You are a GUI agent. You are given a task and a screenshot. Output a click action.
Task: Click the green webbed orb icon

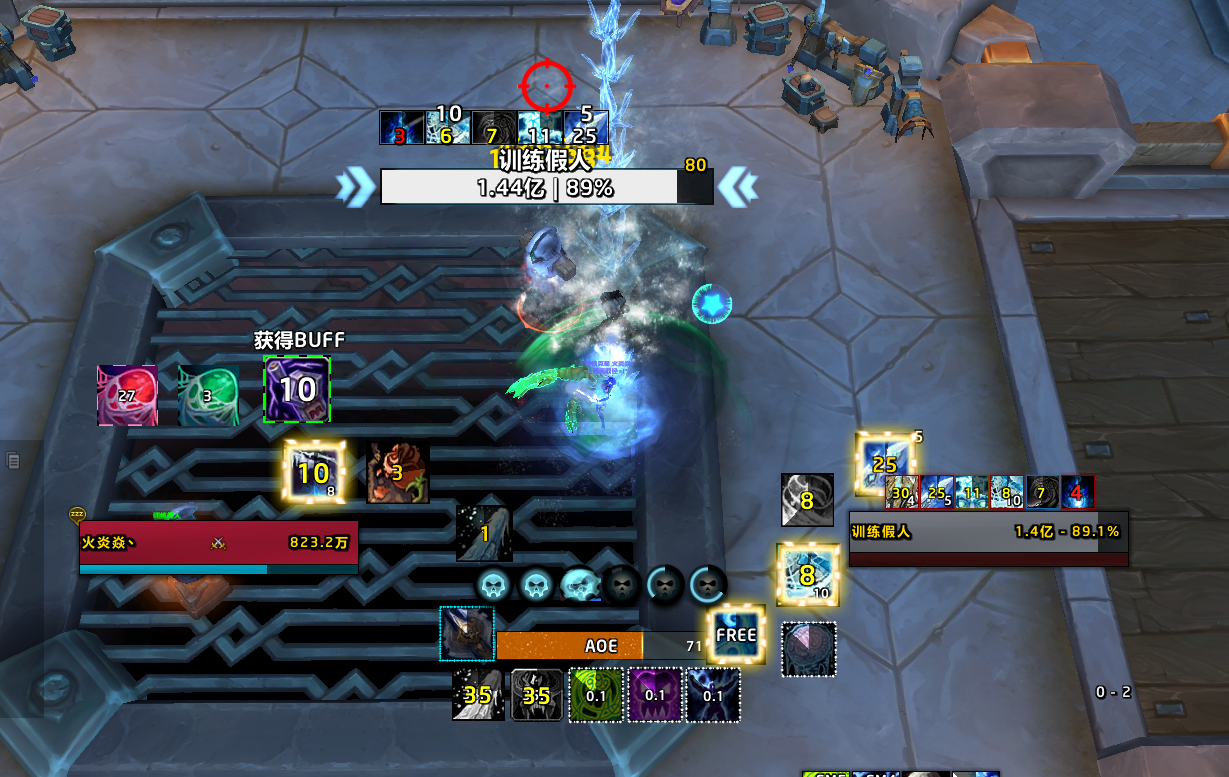[x=208, y=395]
